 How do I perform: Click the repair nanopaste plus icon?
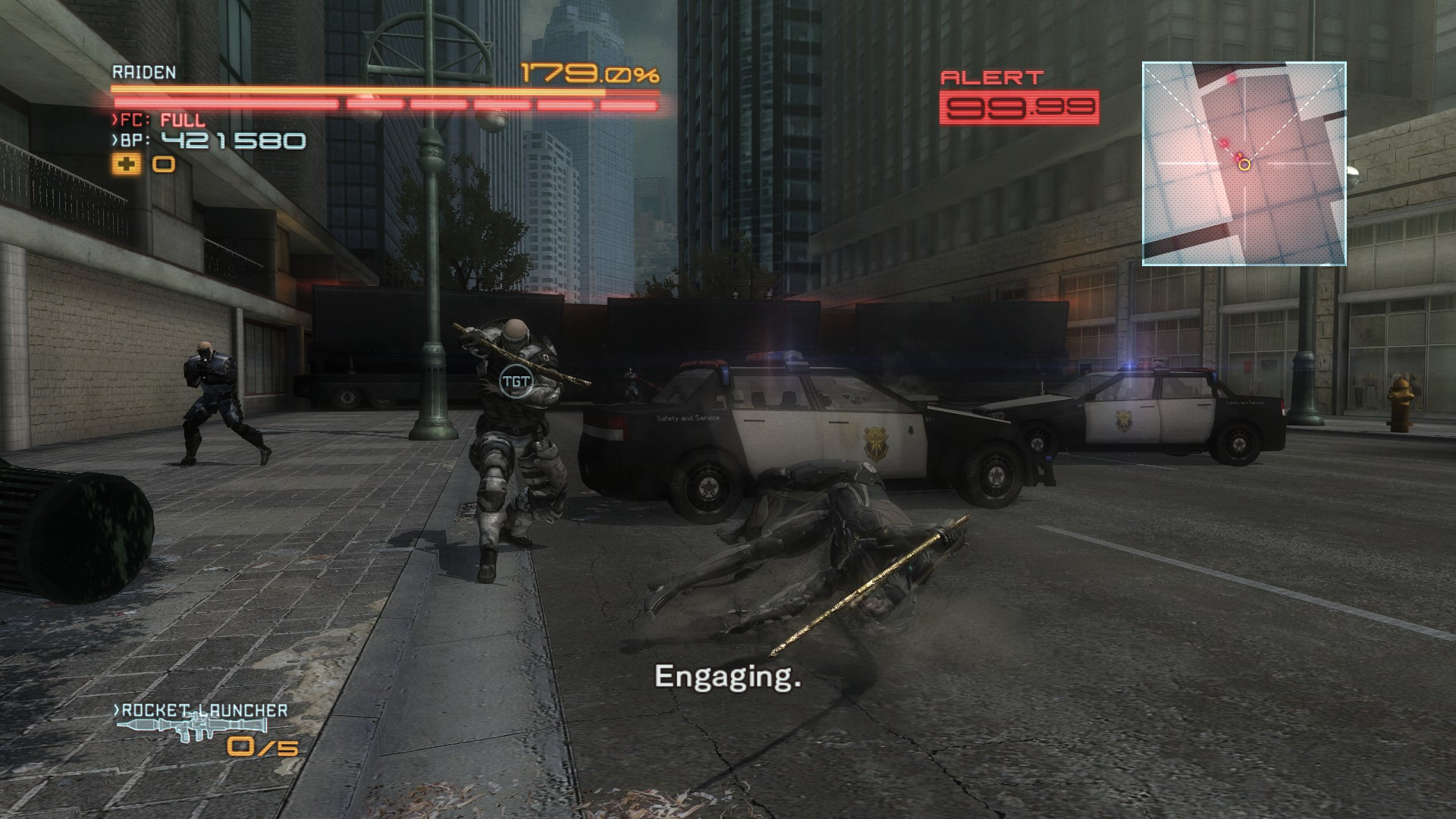(127, 162)
